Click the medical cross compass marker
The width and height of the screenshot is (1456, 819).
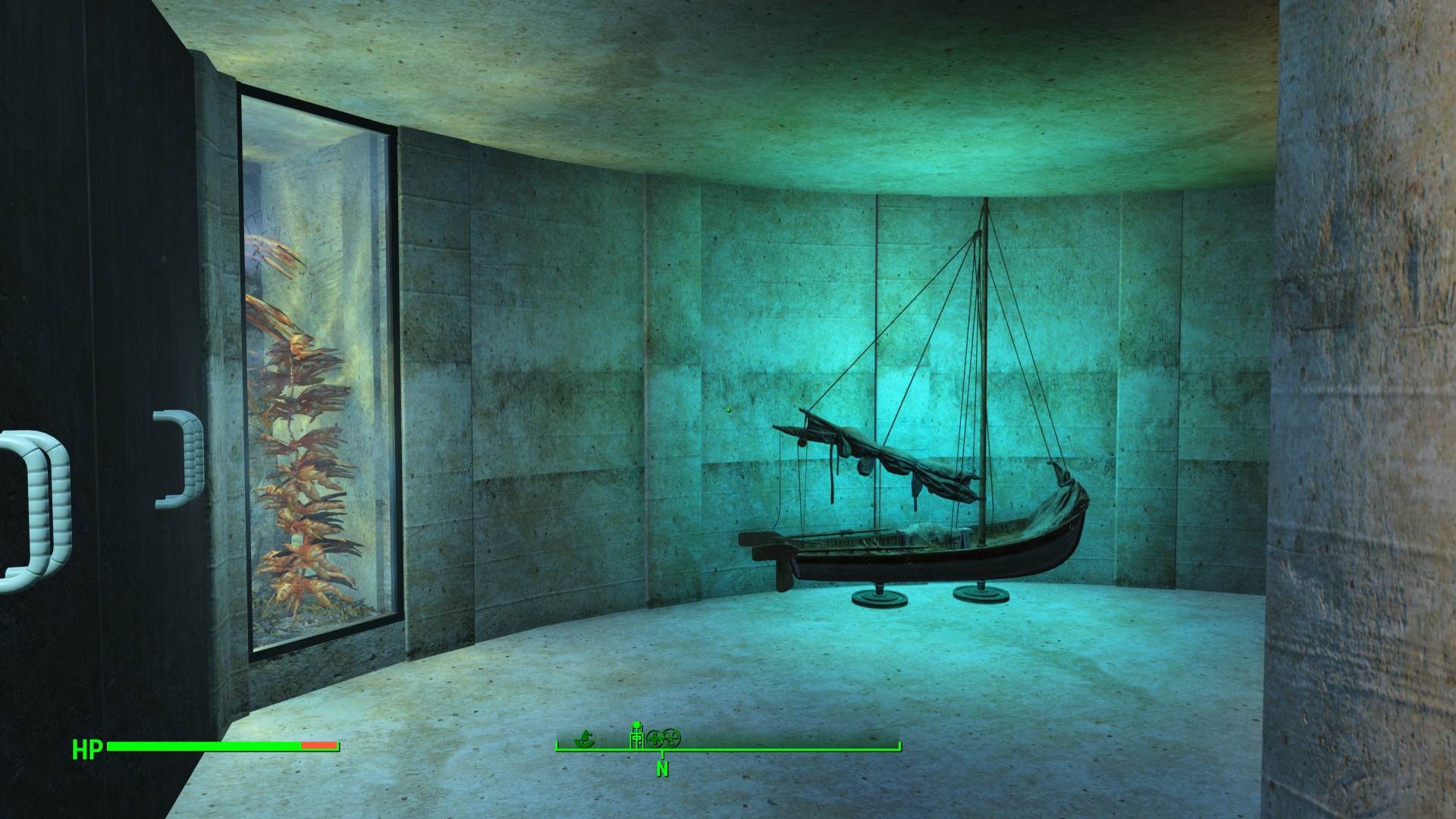click(655, 737)
